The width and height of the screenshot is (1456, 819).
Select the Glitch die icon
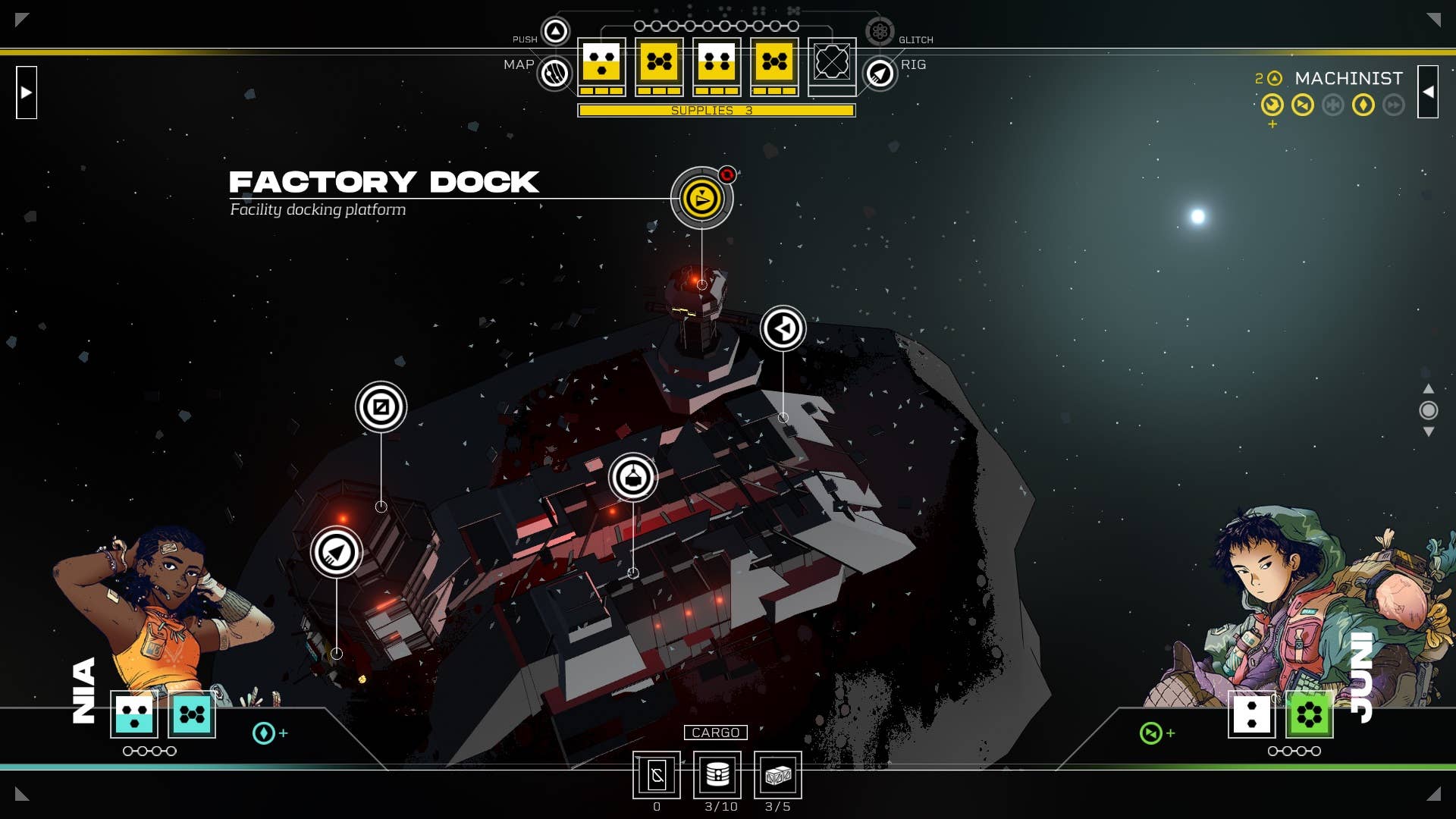tap(880, 31)
